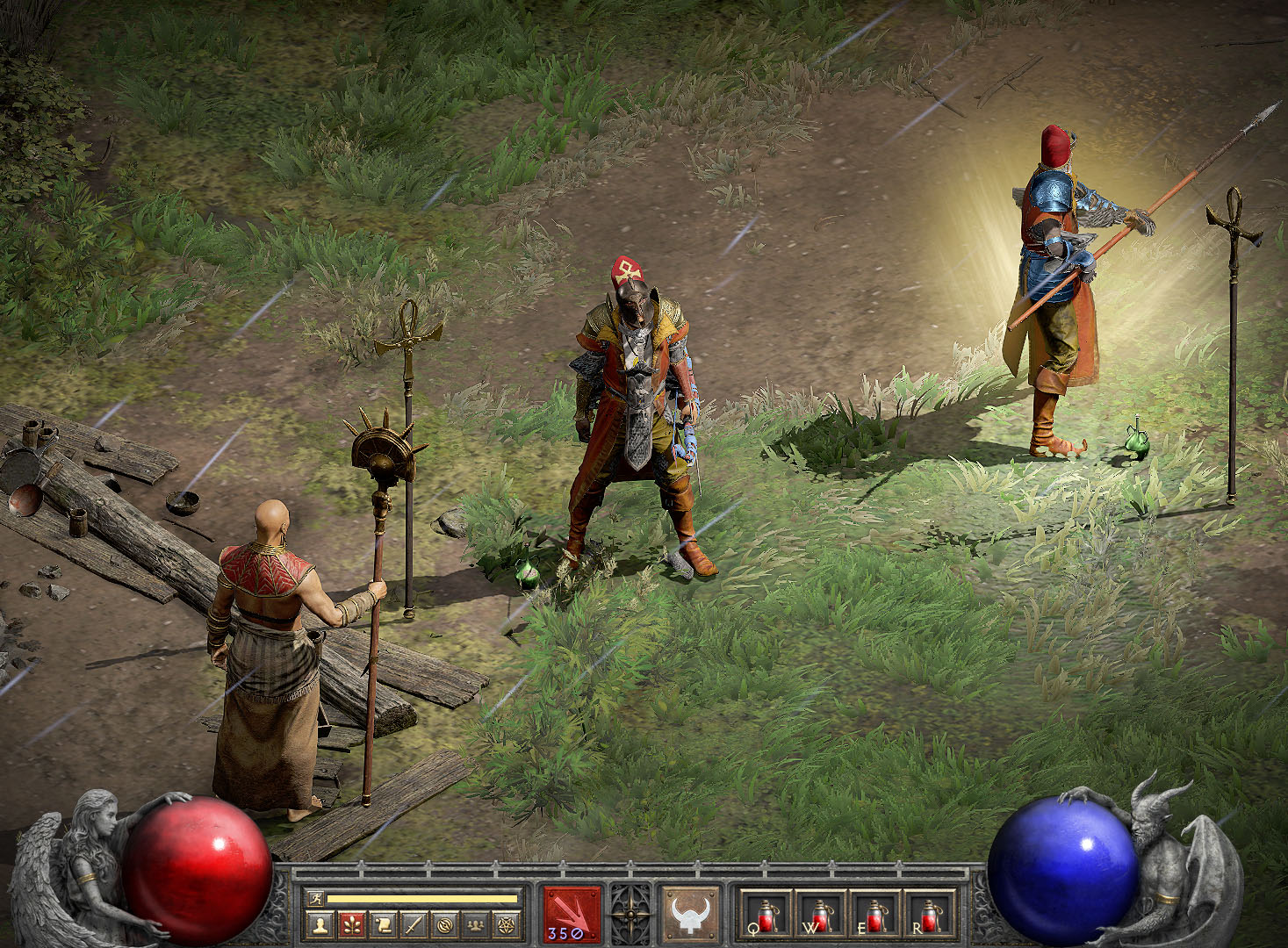Use the Q belt healing potion
This screenshot has width=1288, height=948.
[766, 915]
